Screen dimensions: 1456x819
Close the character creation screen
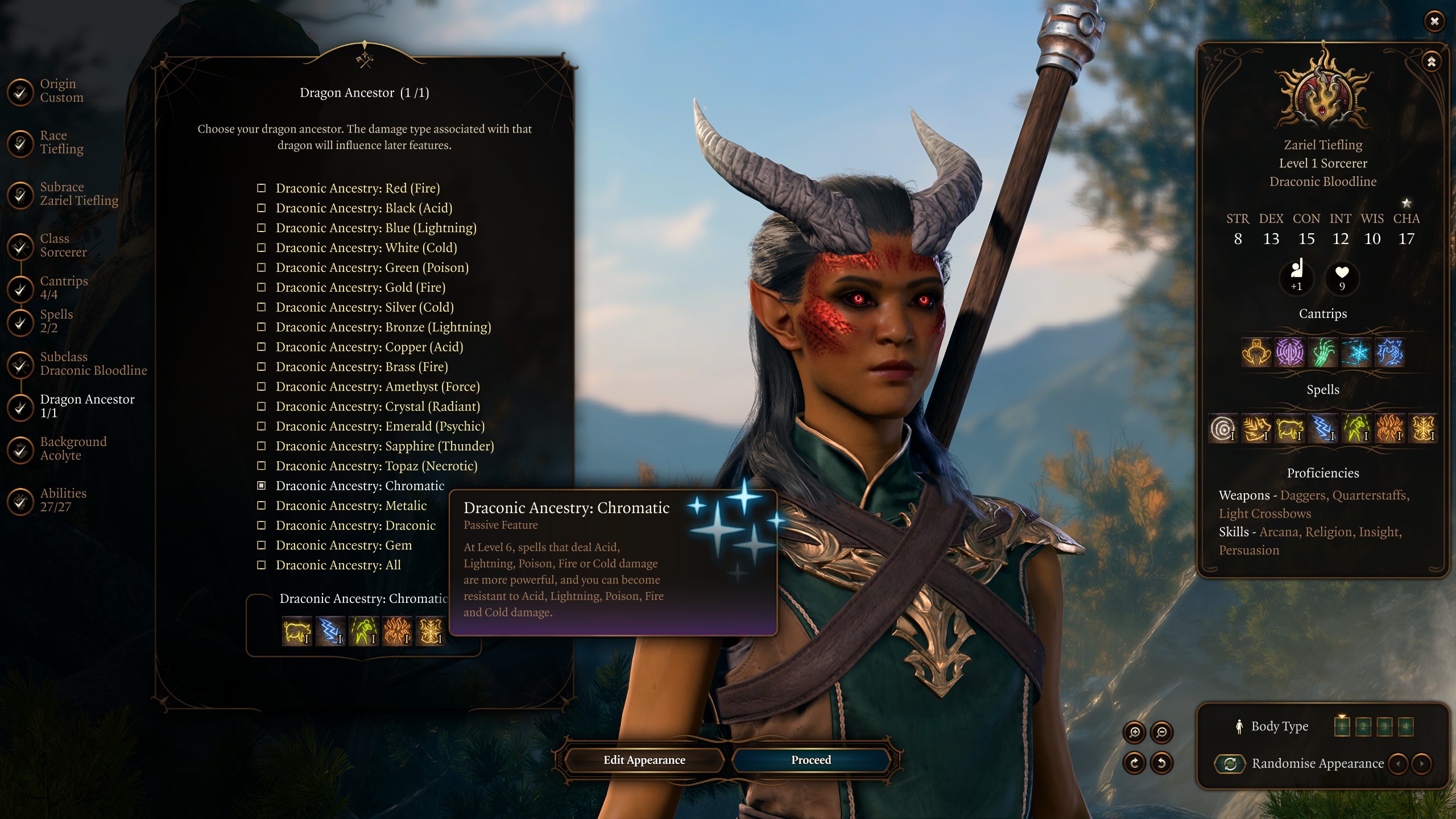[1434, 21]
